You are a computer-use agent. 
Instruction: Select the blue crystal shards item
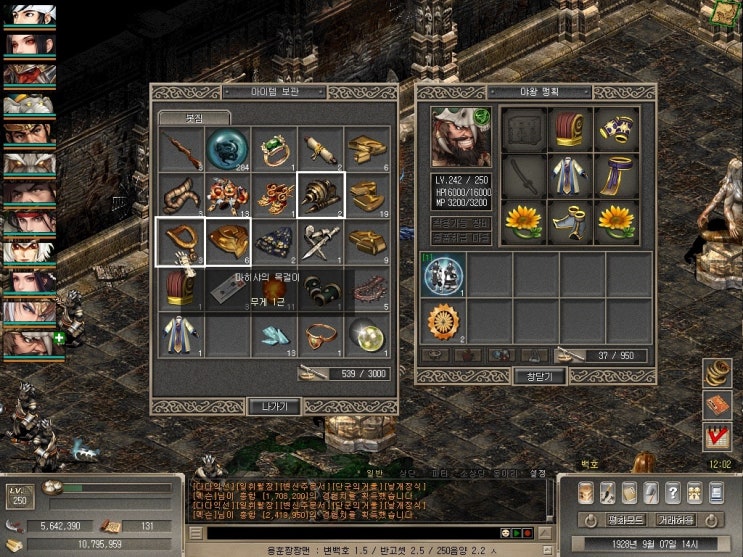pos(274,335)
